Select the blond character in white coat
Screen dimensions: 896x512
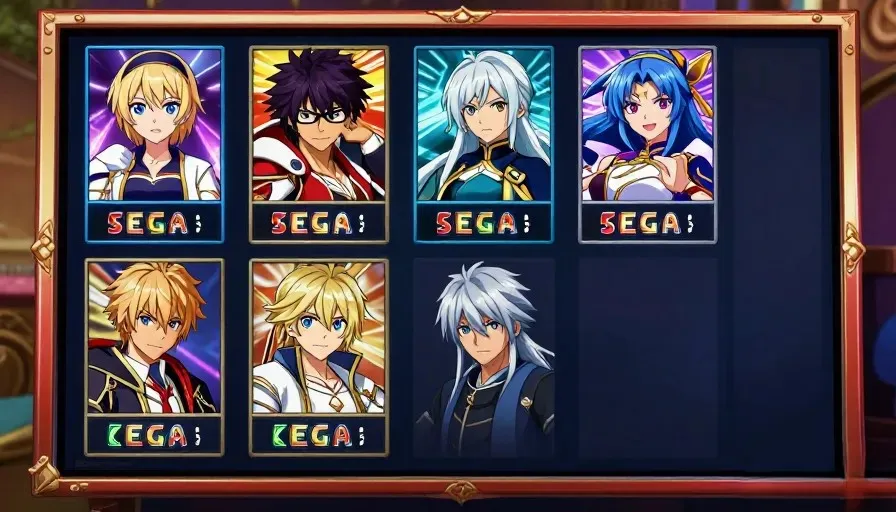318,356
